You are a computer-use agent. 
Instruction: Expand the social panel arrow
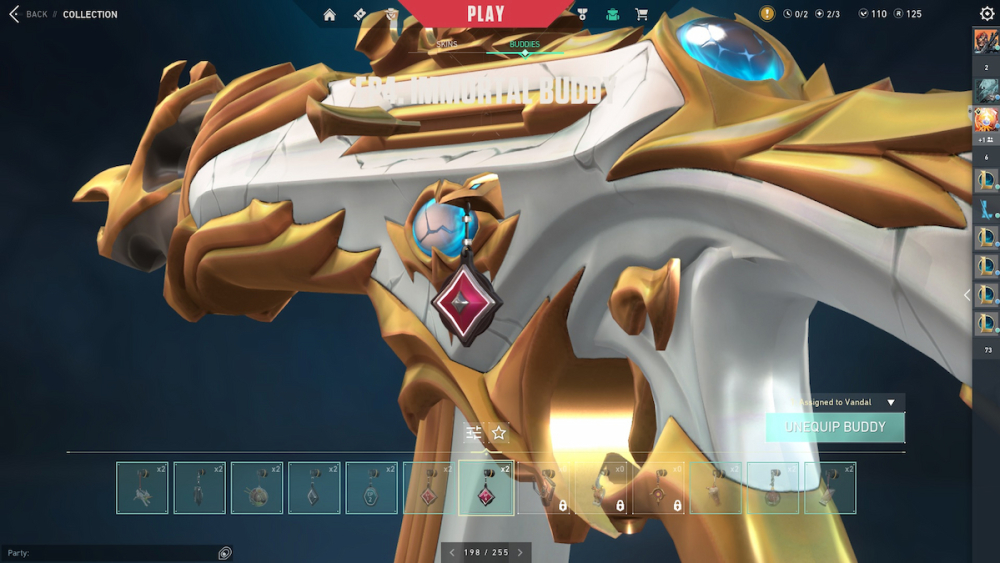966,295
